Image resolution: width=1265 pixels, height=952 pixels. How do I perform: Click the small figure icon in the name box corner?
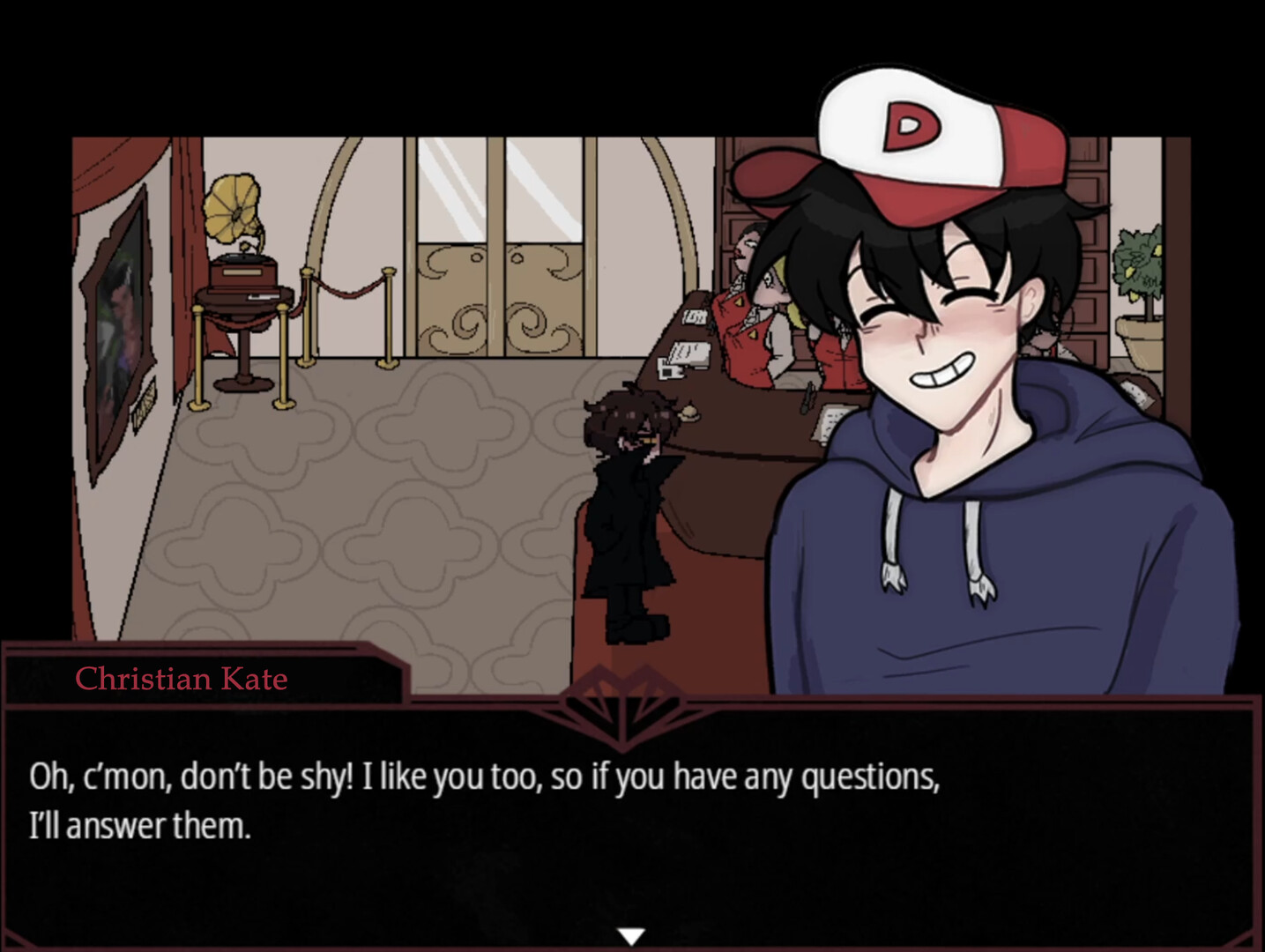33,677
